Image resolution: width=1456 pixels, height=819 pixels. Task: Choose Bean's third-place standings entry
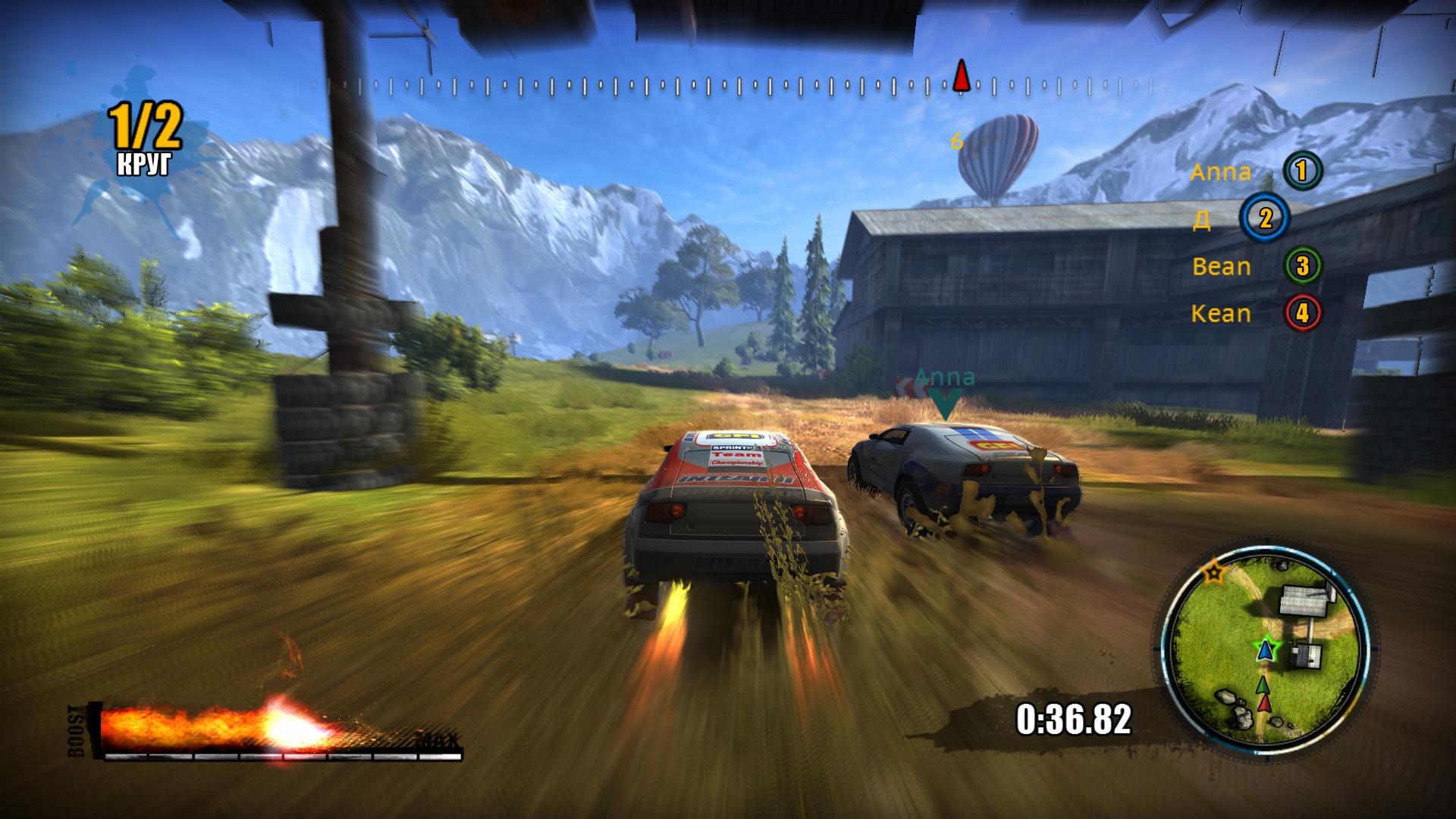(1255, 266)
